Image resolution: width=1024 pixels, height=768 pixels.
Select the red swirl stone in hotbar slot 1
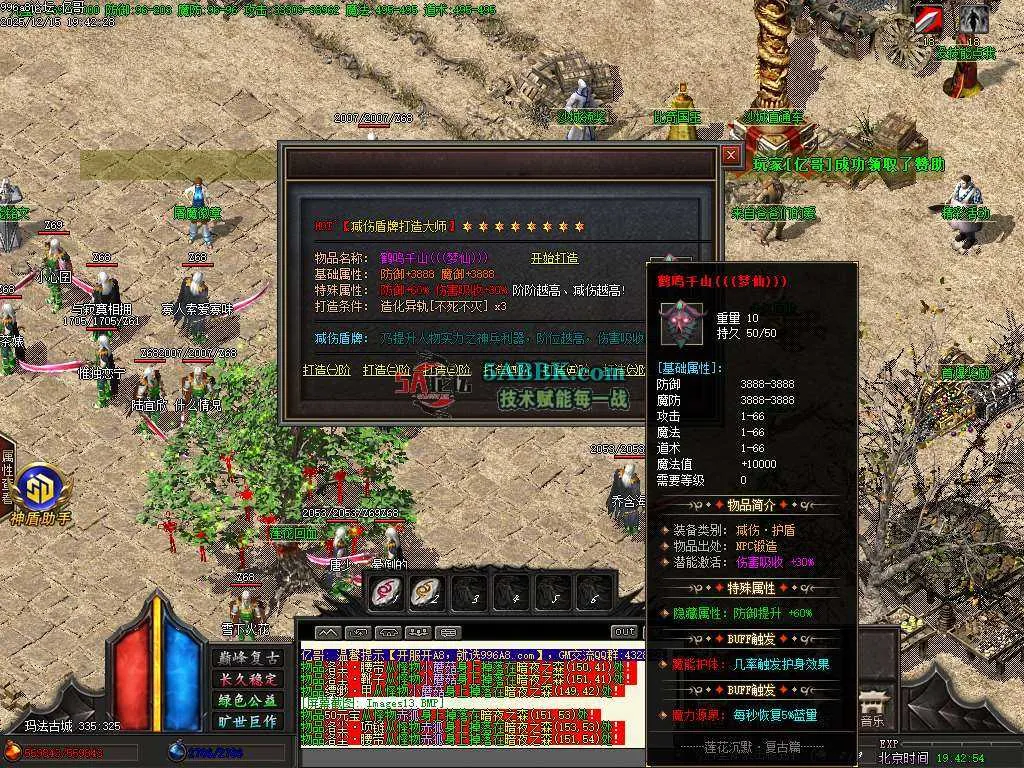(386, 592)
